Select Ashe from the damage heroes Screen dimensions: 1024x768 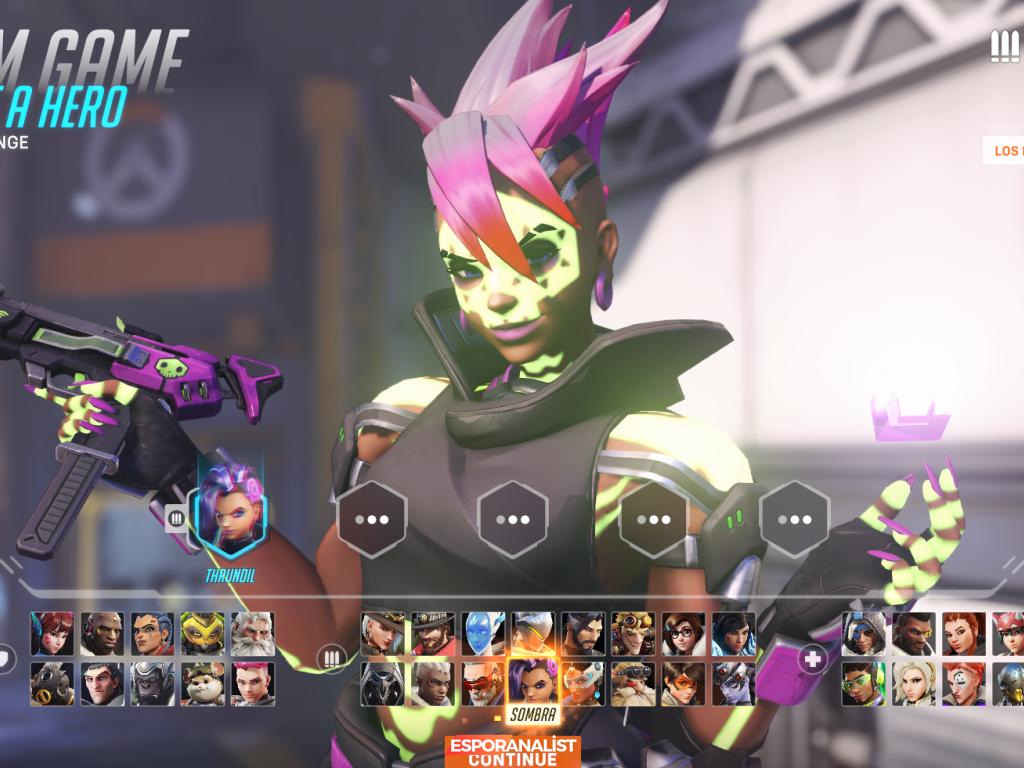[x=383, y=633]
